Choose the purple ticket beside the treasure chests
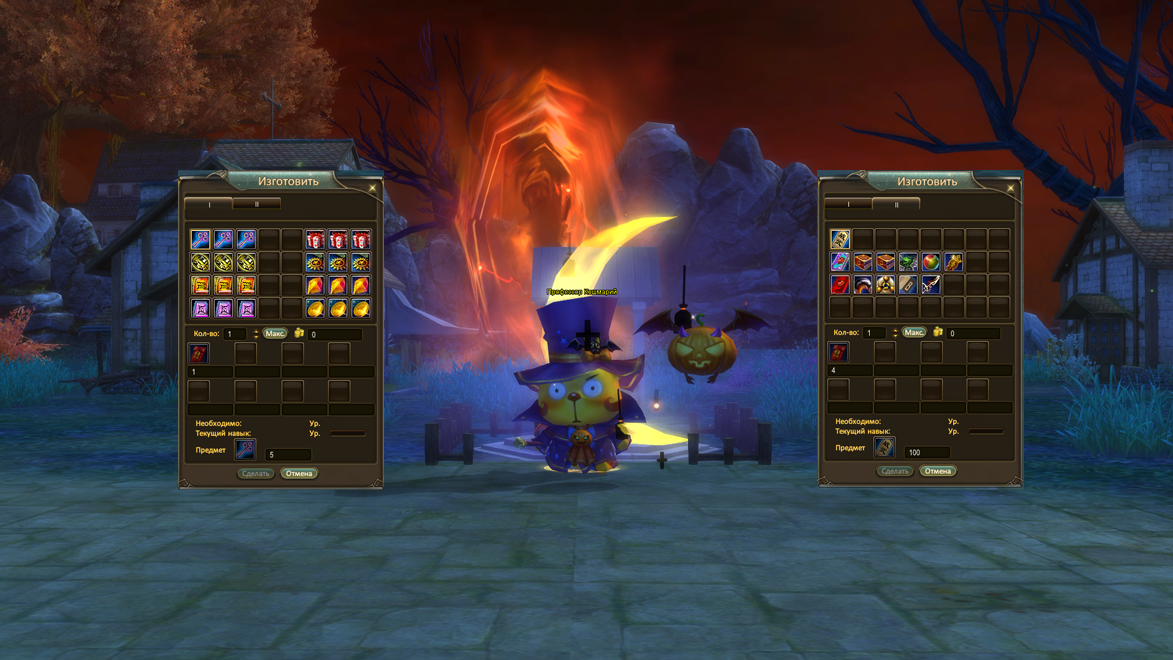 (840, 262)
